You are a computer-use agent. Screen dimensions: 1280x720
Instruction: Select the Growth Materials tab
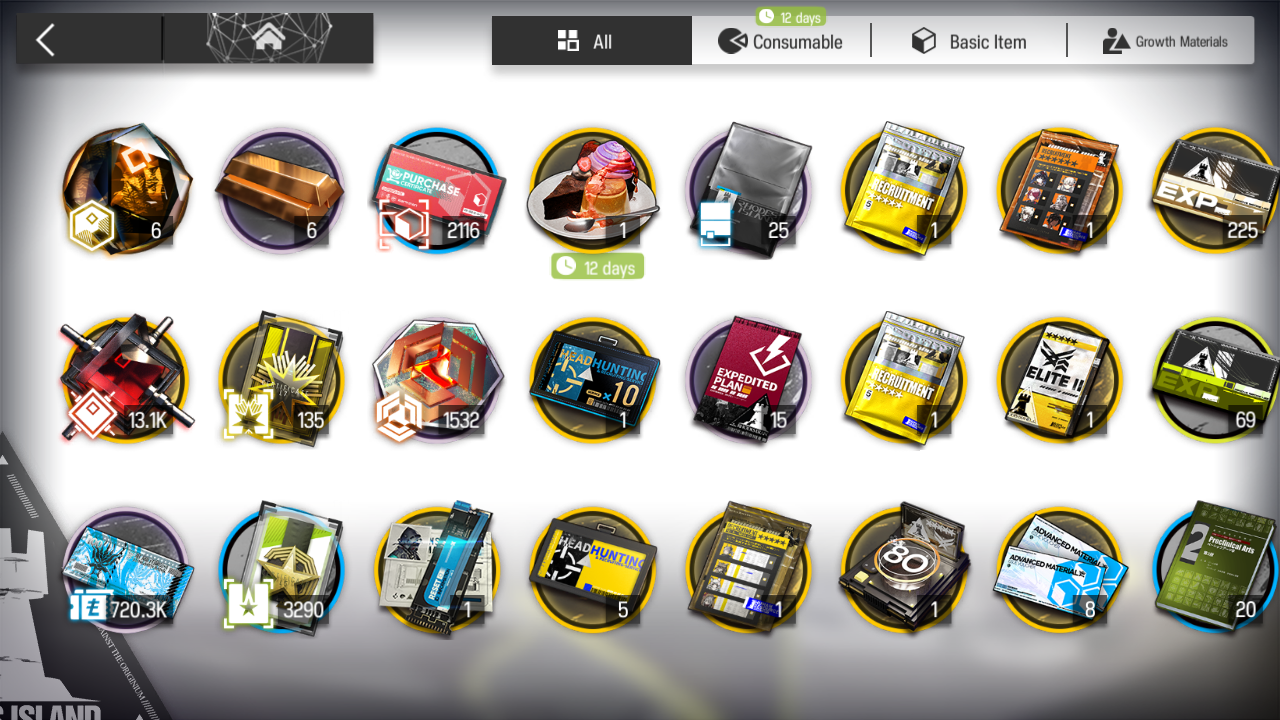[1165, 41]
